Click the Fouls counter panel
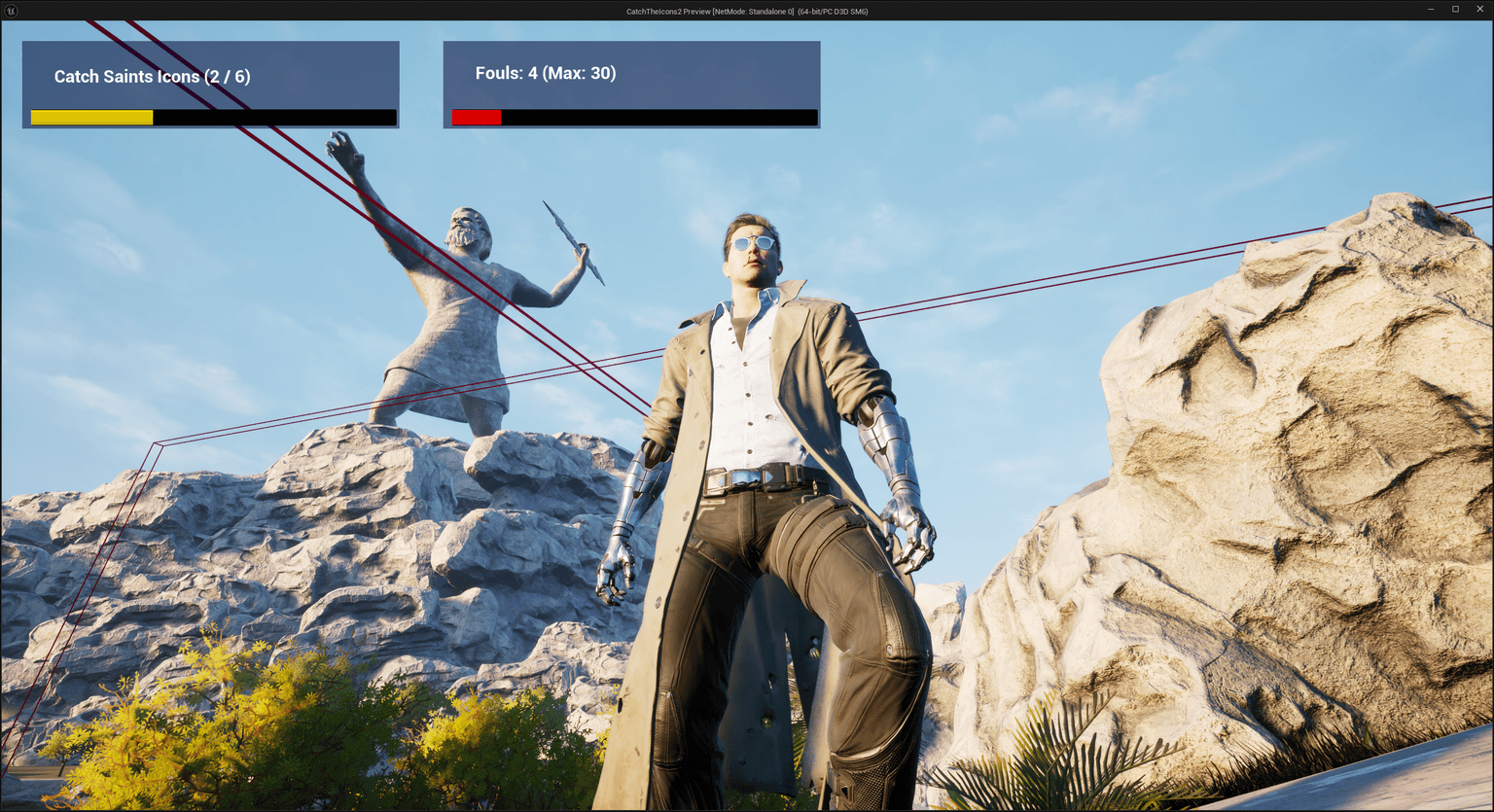Viewport: 1494px width, 812px height. point(631,84)
